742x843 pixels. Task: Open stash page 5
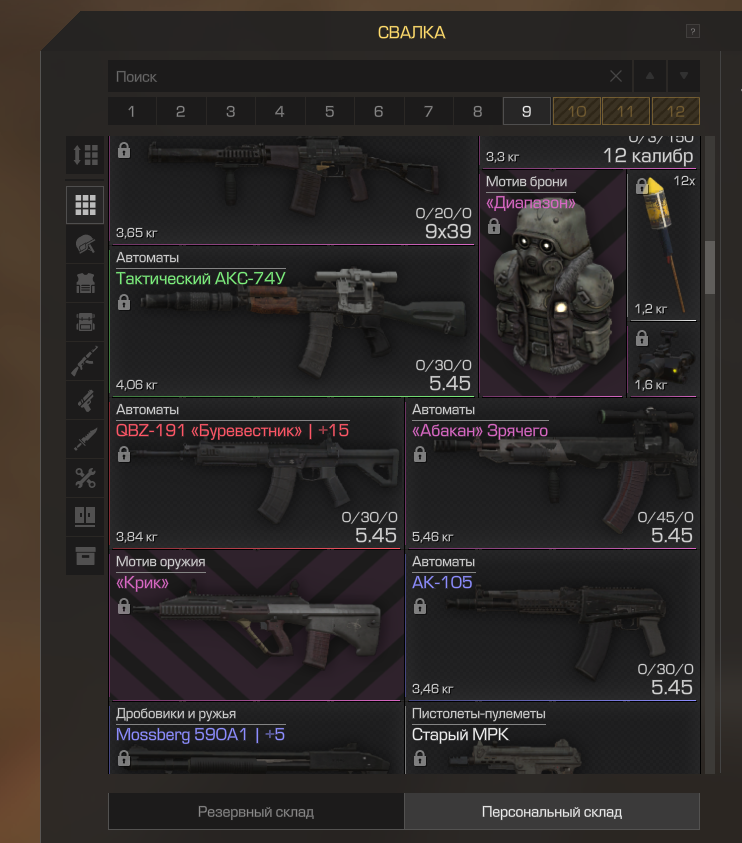[329, 111]
